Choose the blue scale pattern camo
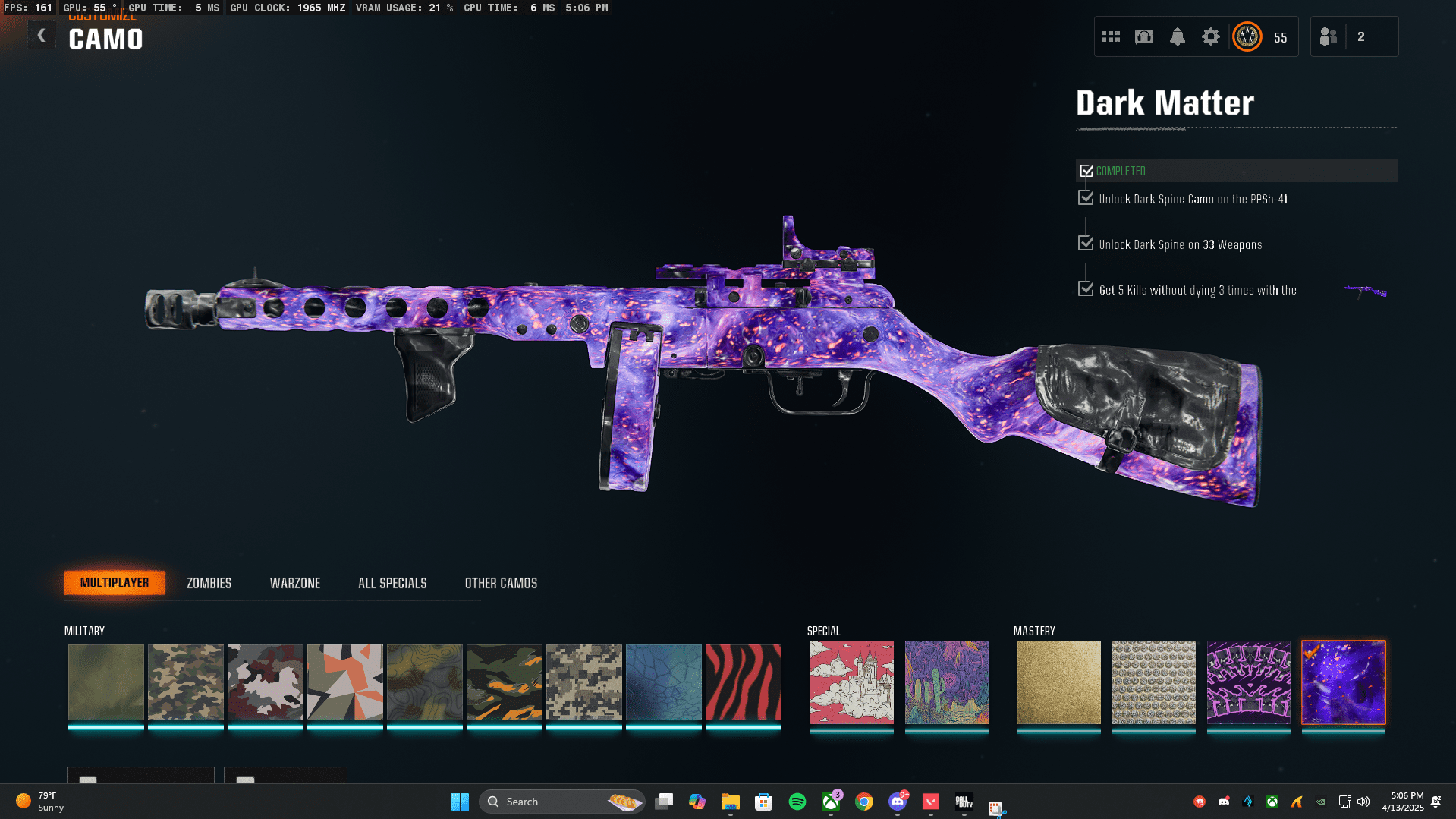Screen dimensions: 1456x819 [x=663, y=682]
